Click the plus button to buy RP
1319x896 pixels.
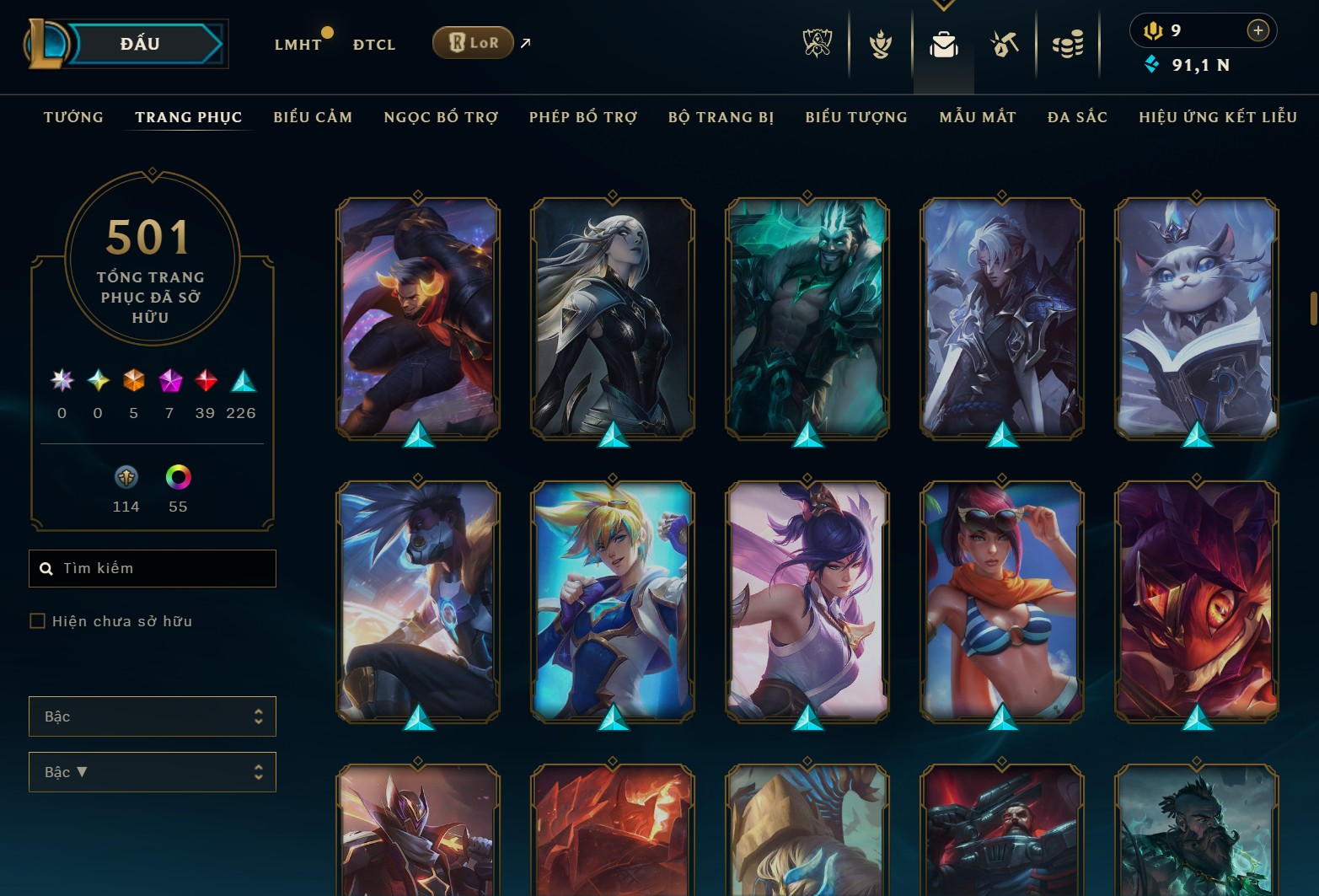[x=1257, y=30]
